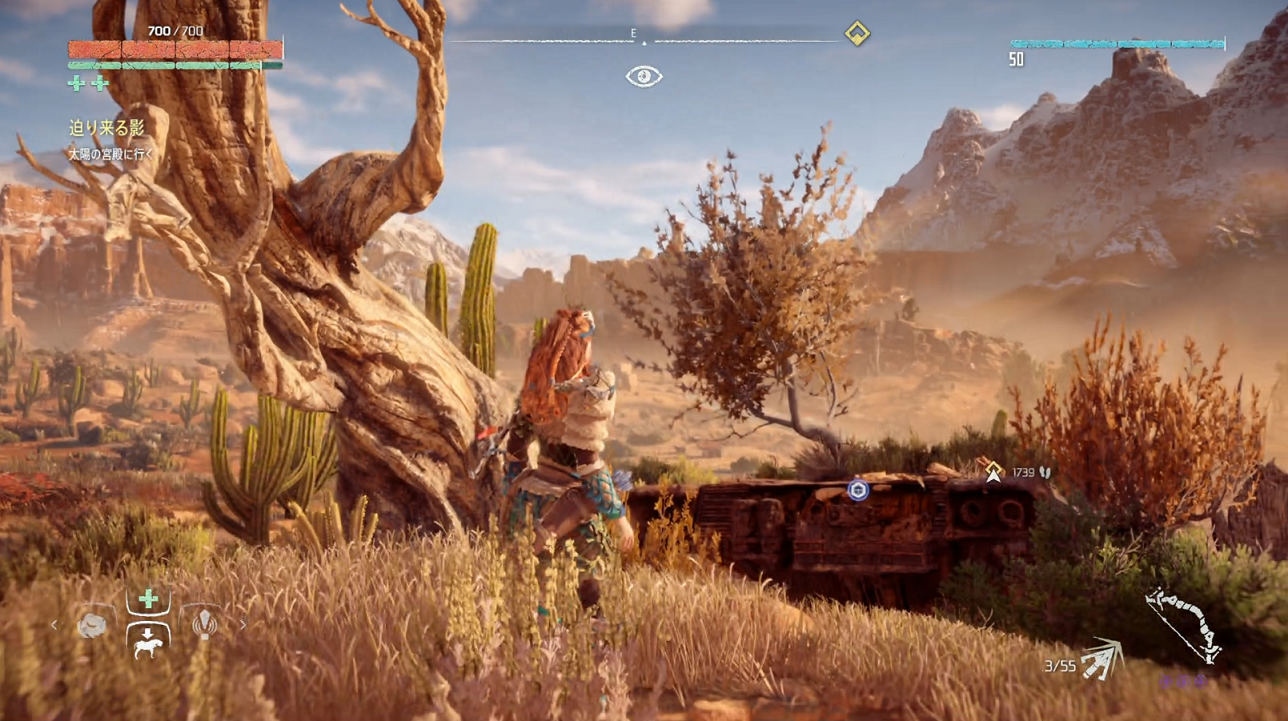Cycle quick tools with the left arrow
This screenshot has width=1288, height=721.
coord(55,626)
